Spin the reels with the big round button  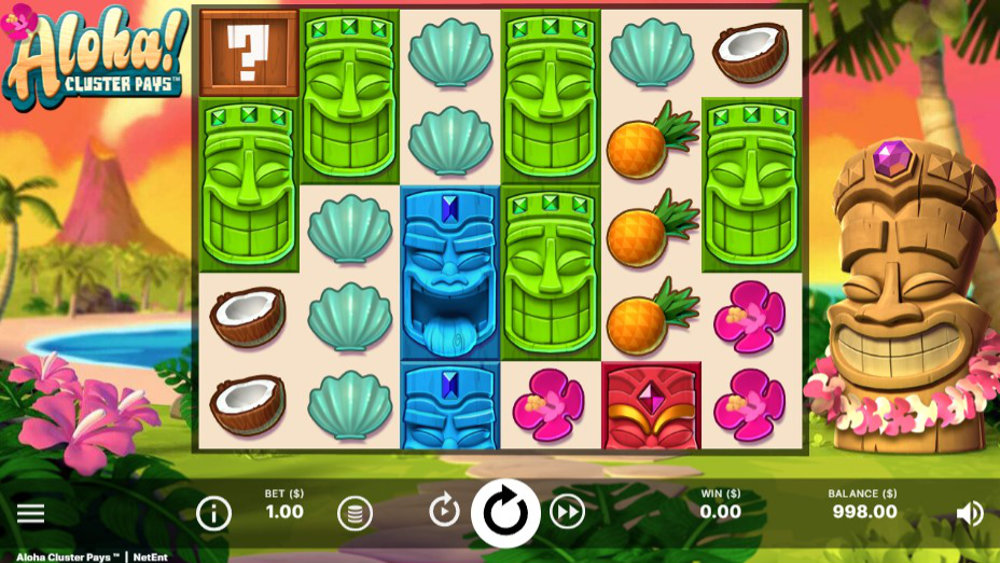(x=505, y=513)
